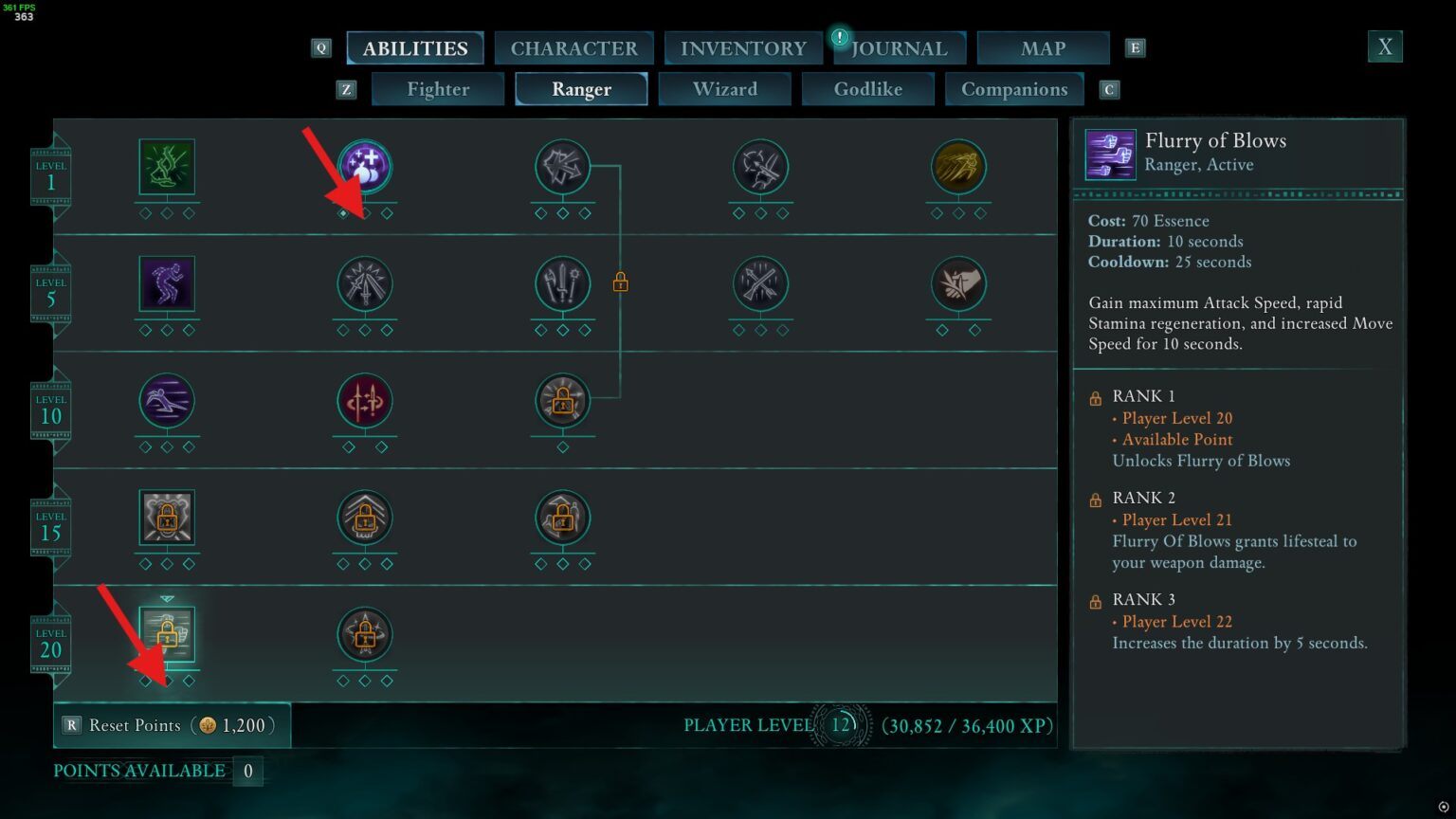Image resolution: width=1456 pixels, height=819 pixels.
Task: Select the green leaping ability in Level 1 row
Action: pos(167,166)
